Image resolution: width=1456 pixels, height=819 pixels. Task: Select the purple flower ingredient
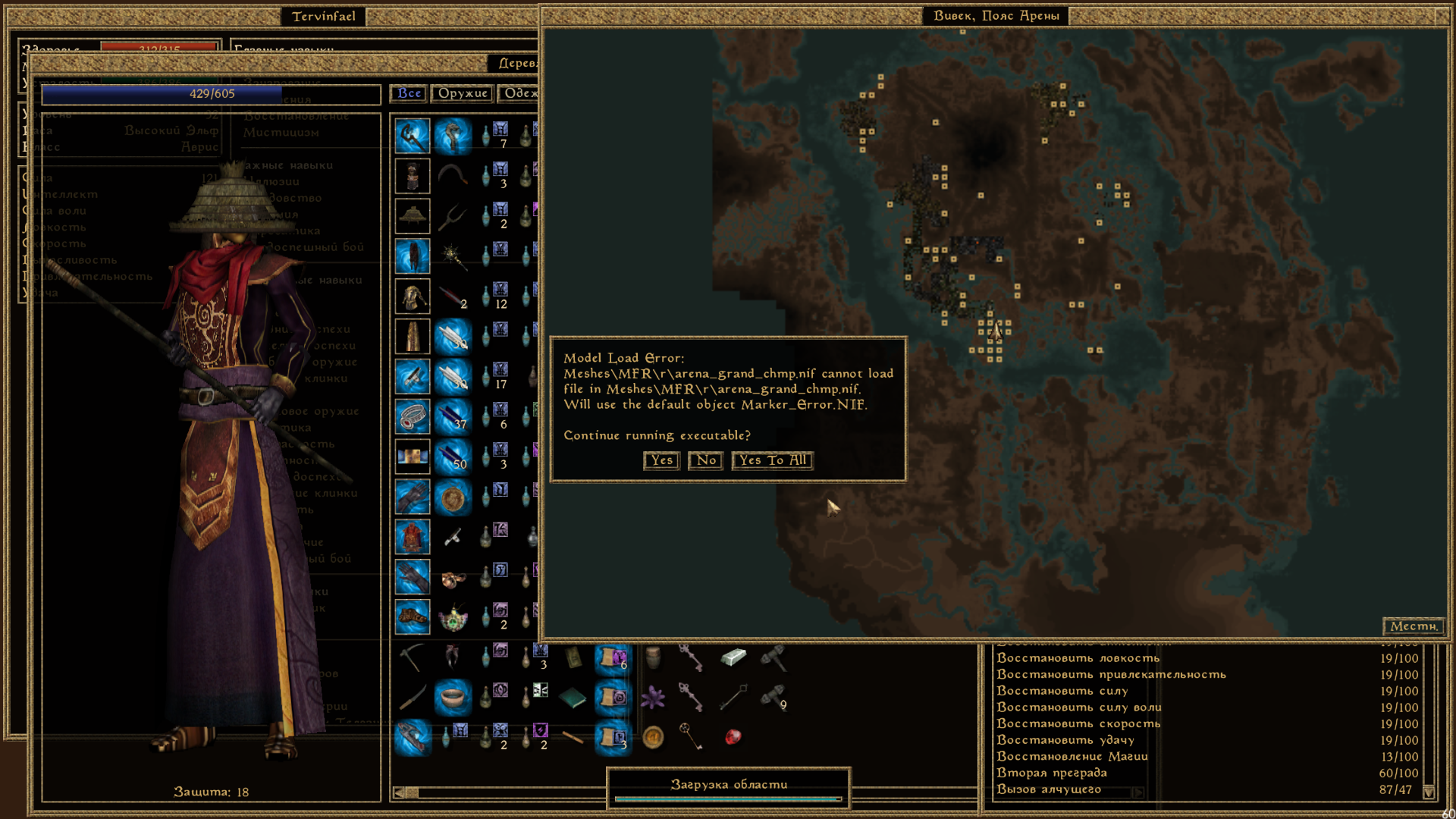[653, 698]
